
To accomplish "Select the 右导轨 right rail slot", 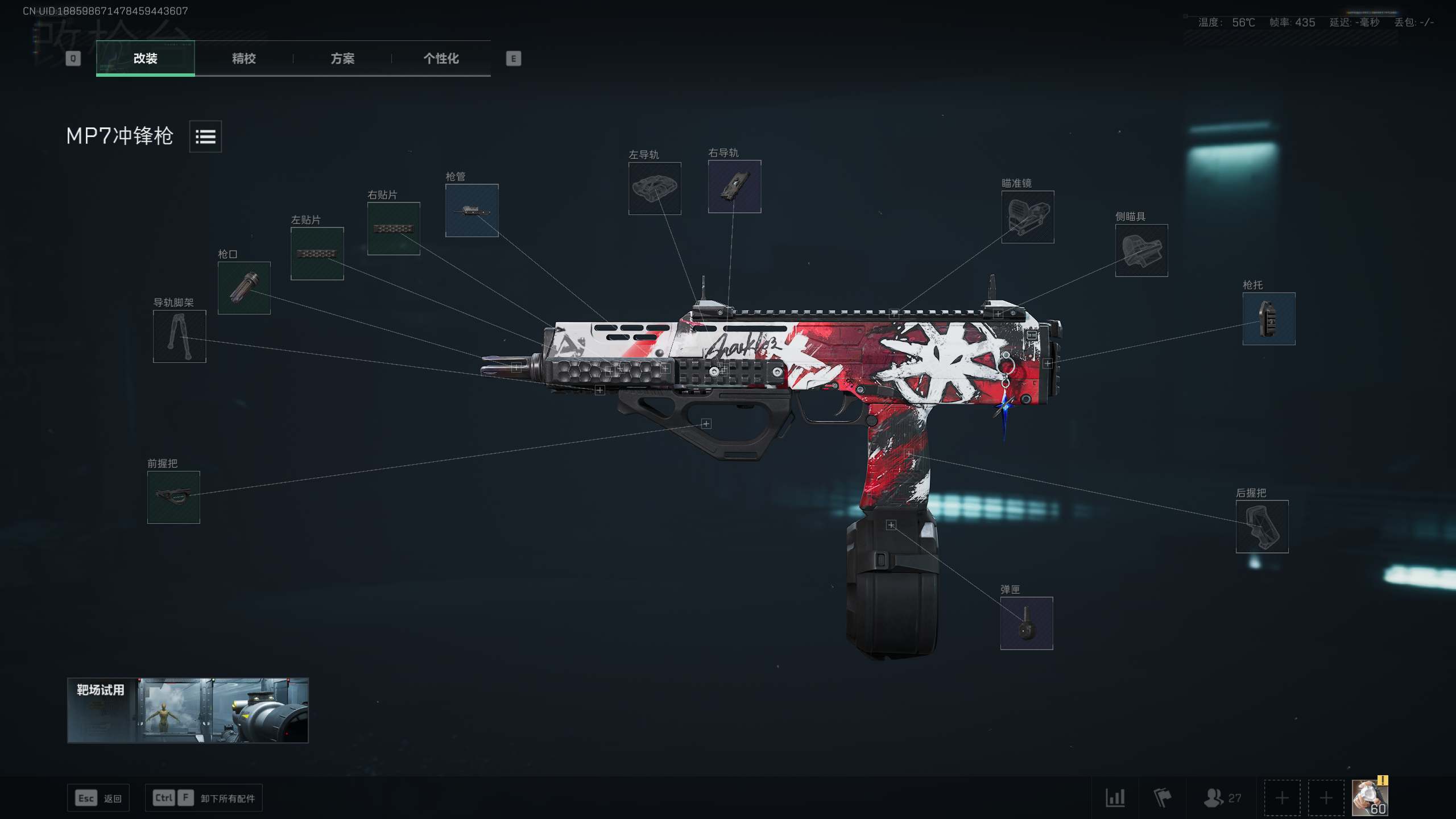I will click(x=734, y=186).
